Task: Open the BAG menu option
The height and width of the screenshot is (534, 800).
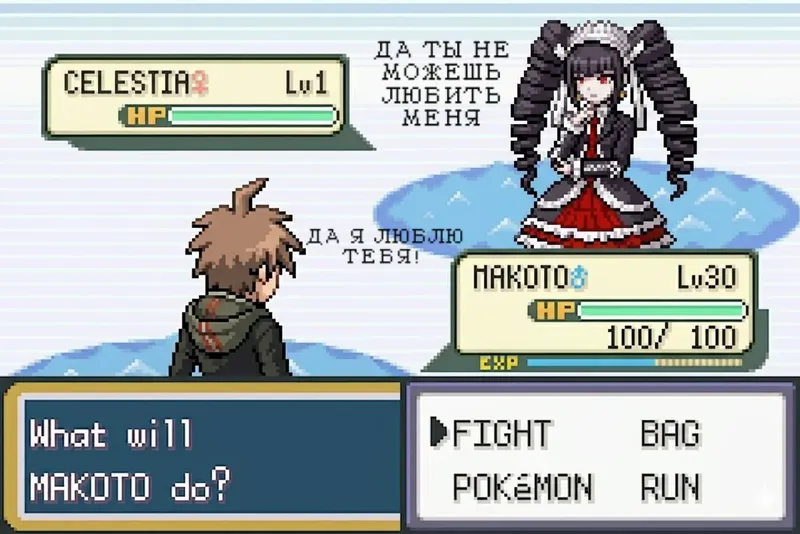Action: pos(670,434)
